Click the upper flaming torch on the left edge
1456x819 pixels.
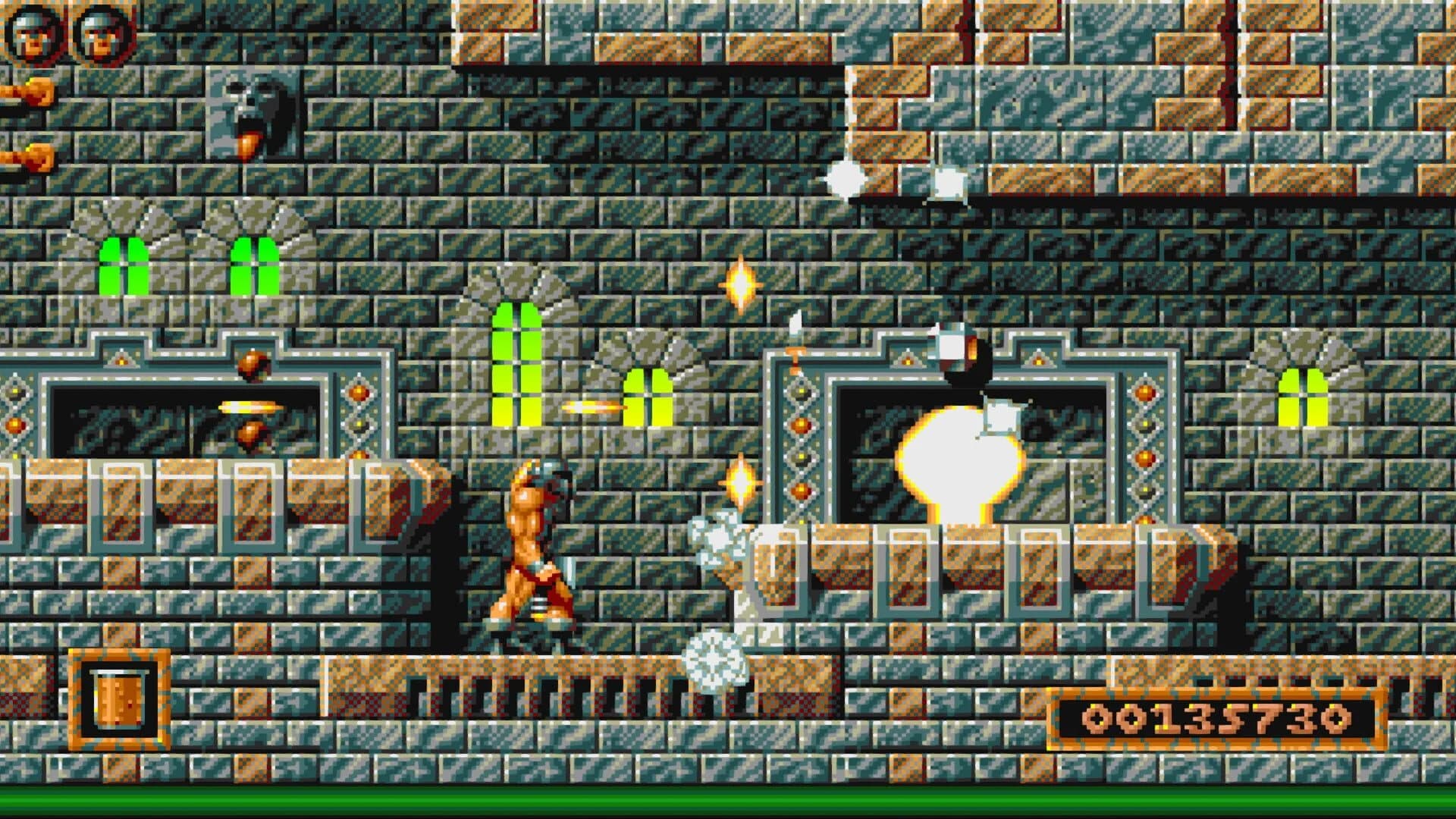coord(23,91)
